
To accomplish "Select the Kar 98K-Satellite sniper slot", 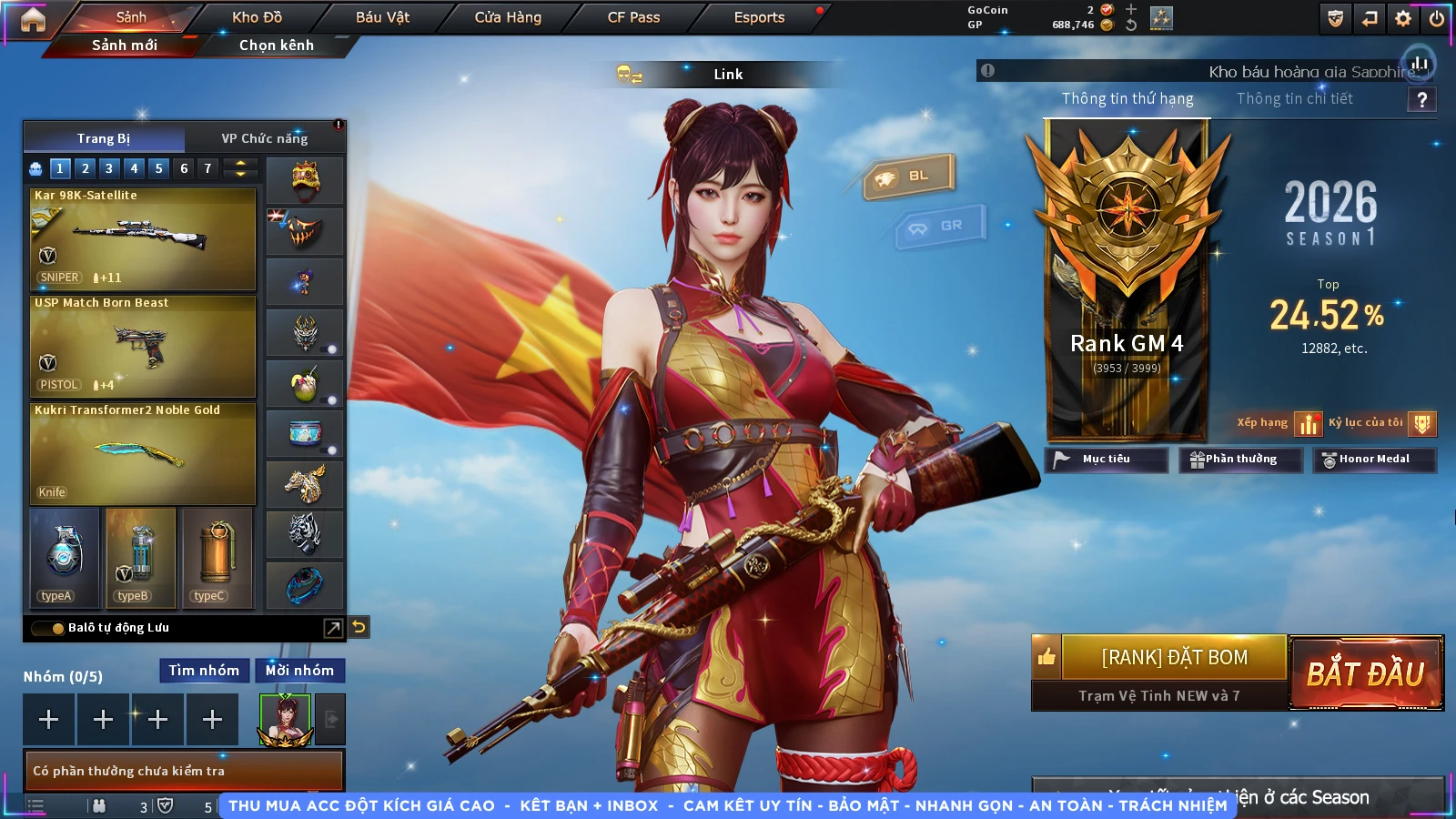I will click(143, 238).
